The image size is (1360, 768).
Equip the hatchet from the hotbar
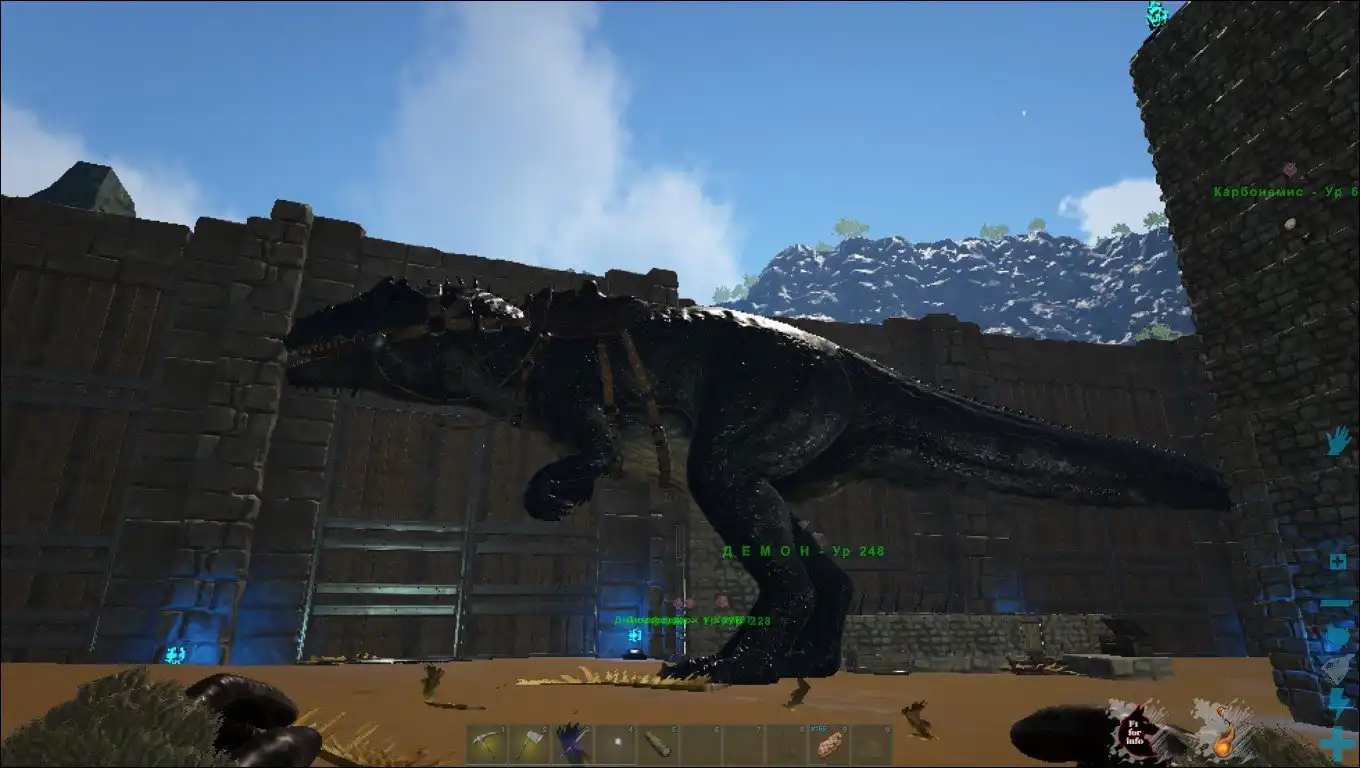(529, 746)
